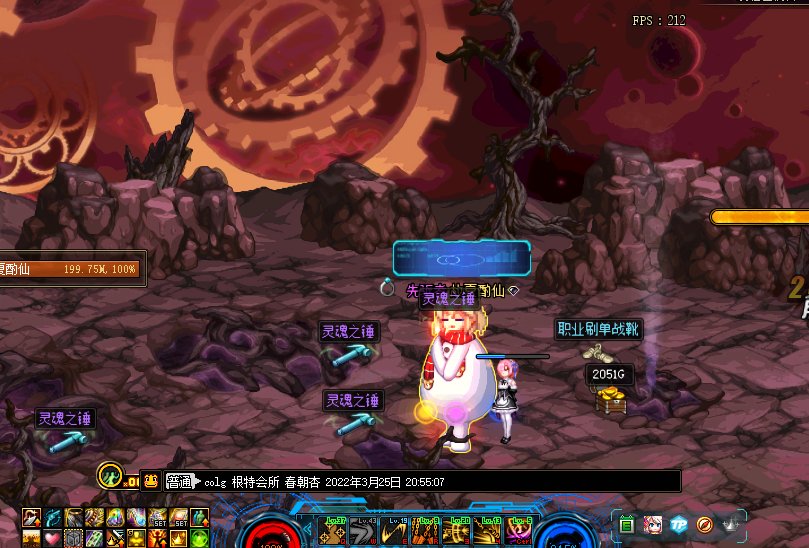Screen dimensions: 809x548
Task: Click the anime girl avatar menu icon
Action: (653, 524)
